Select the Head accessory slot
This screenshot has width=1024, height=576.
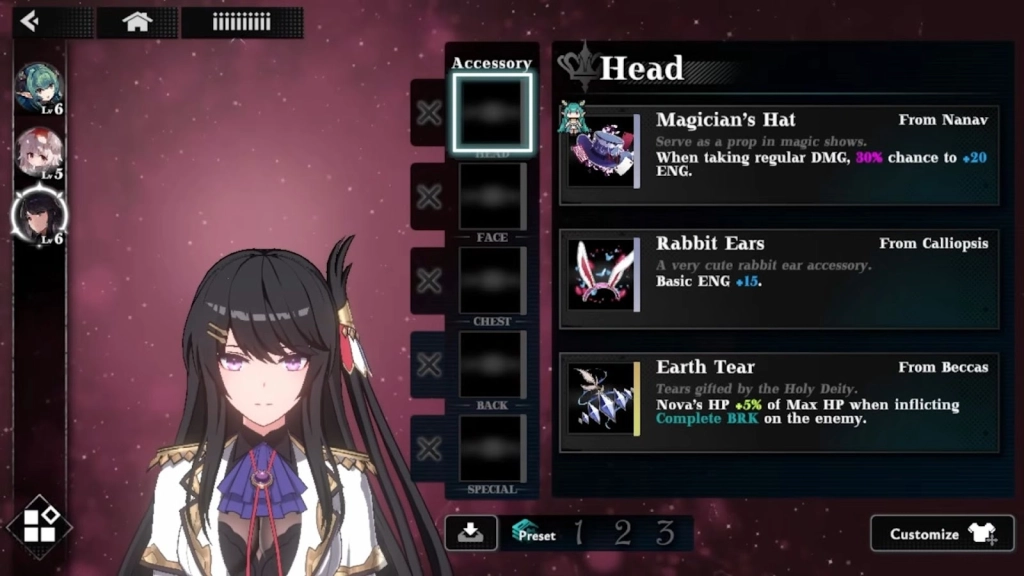(x=492, y=112)
